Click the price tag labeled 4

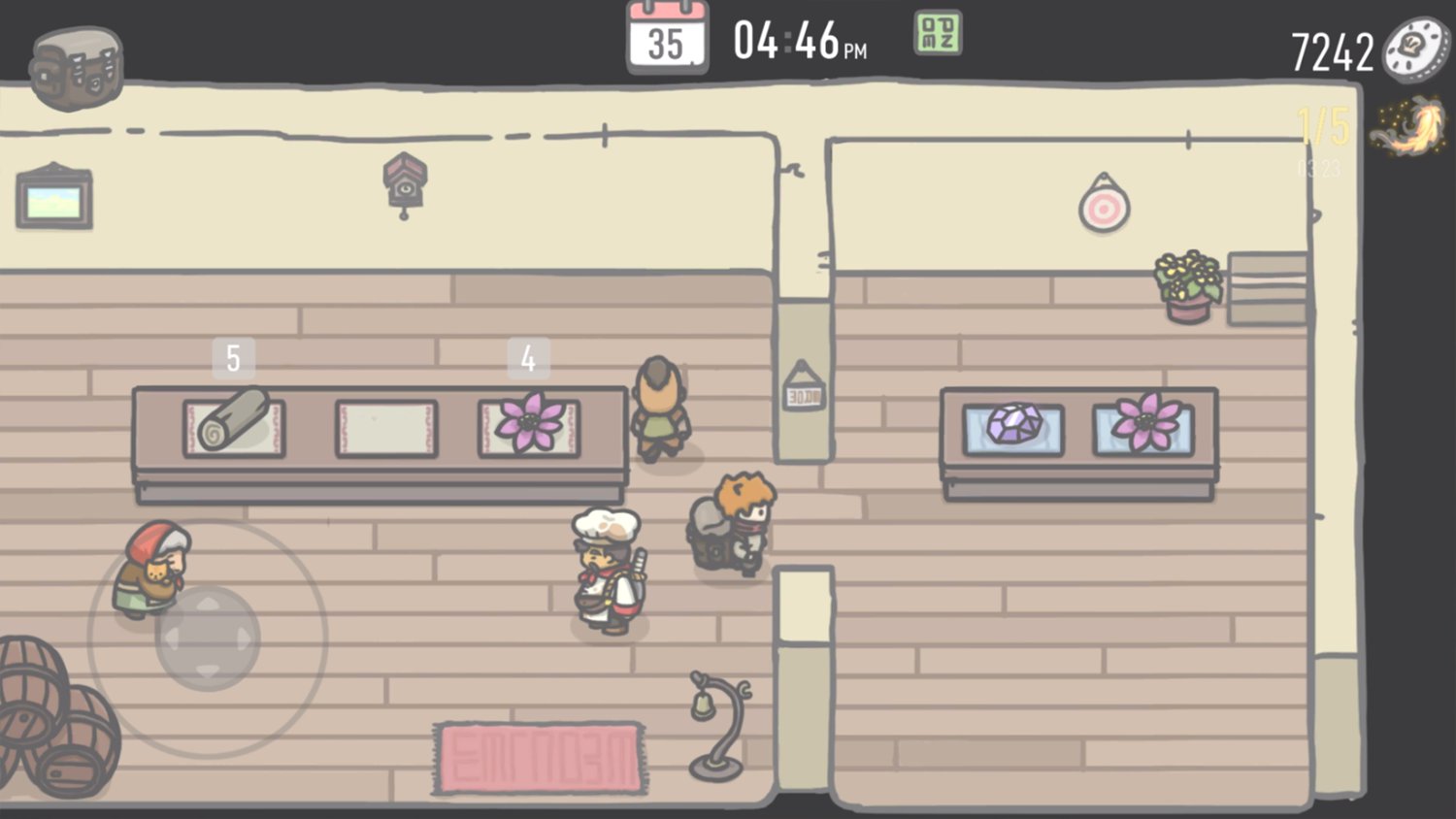tap(529, 356)
